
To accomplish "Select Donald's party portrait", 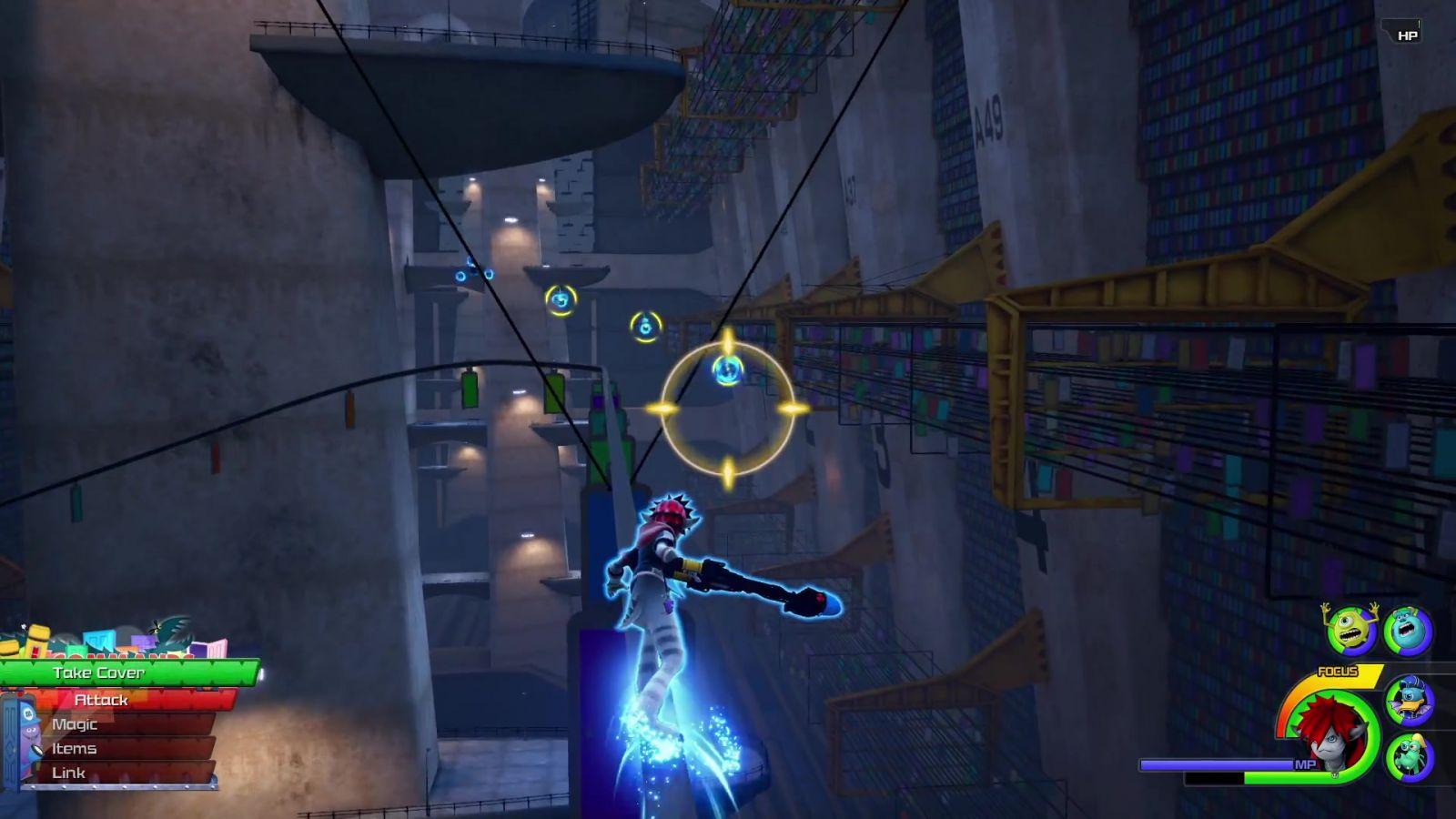I will point(1410,701).
